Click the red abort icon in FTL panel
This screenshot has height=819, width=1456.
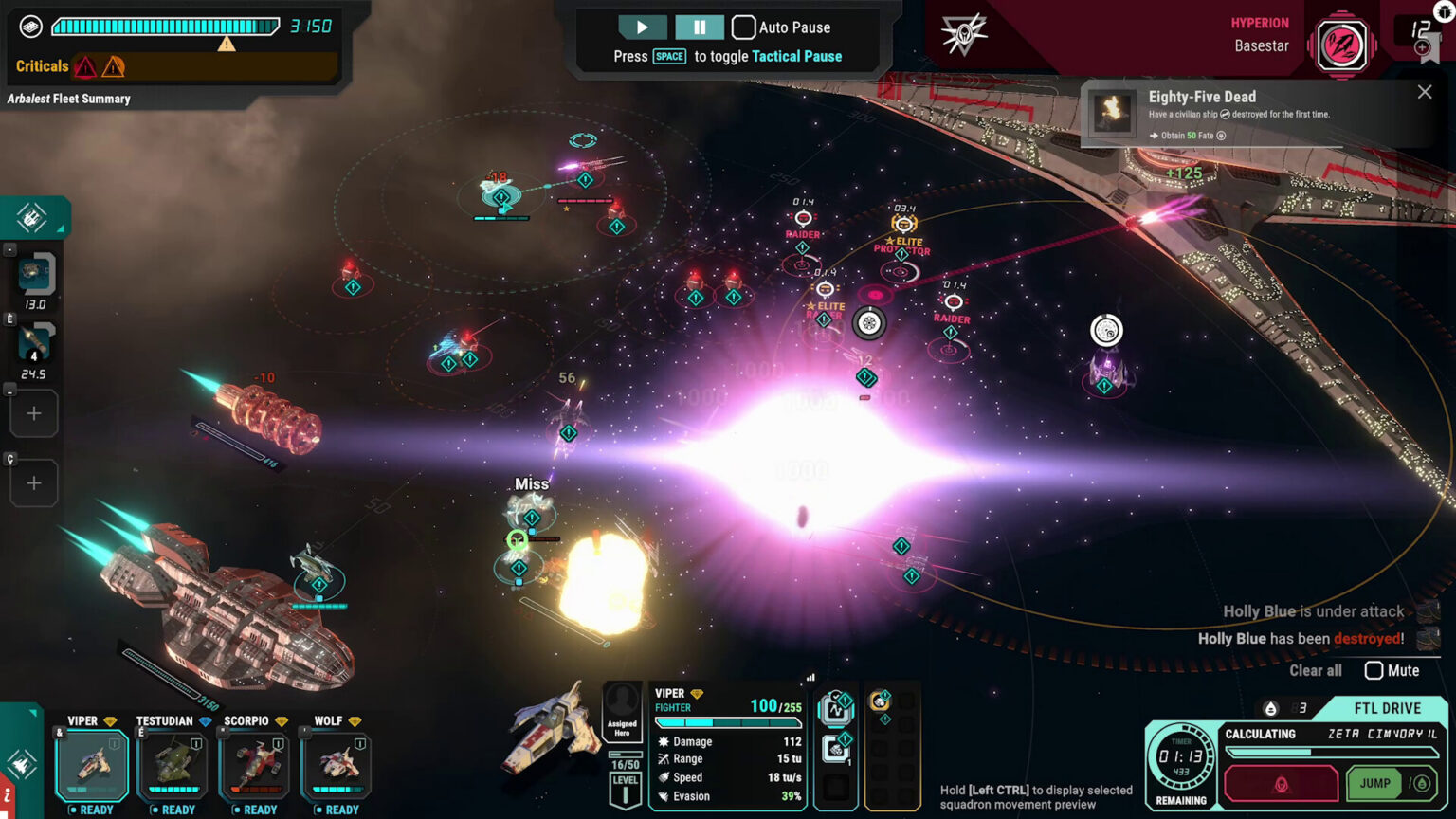point(1283,784)
